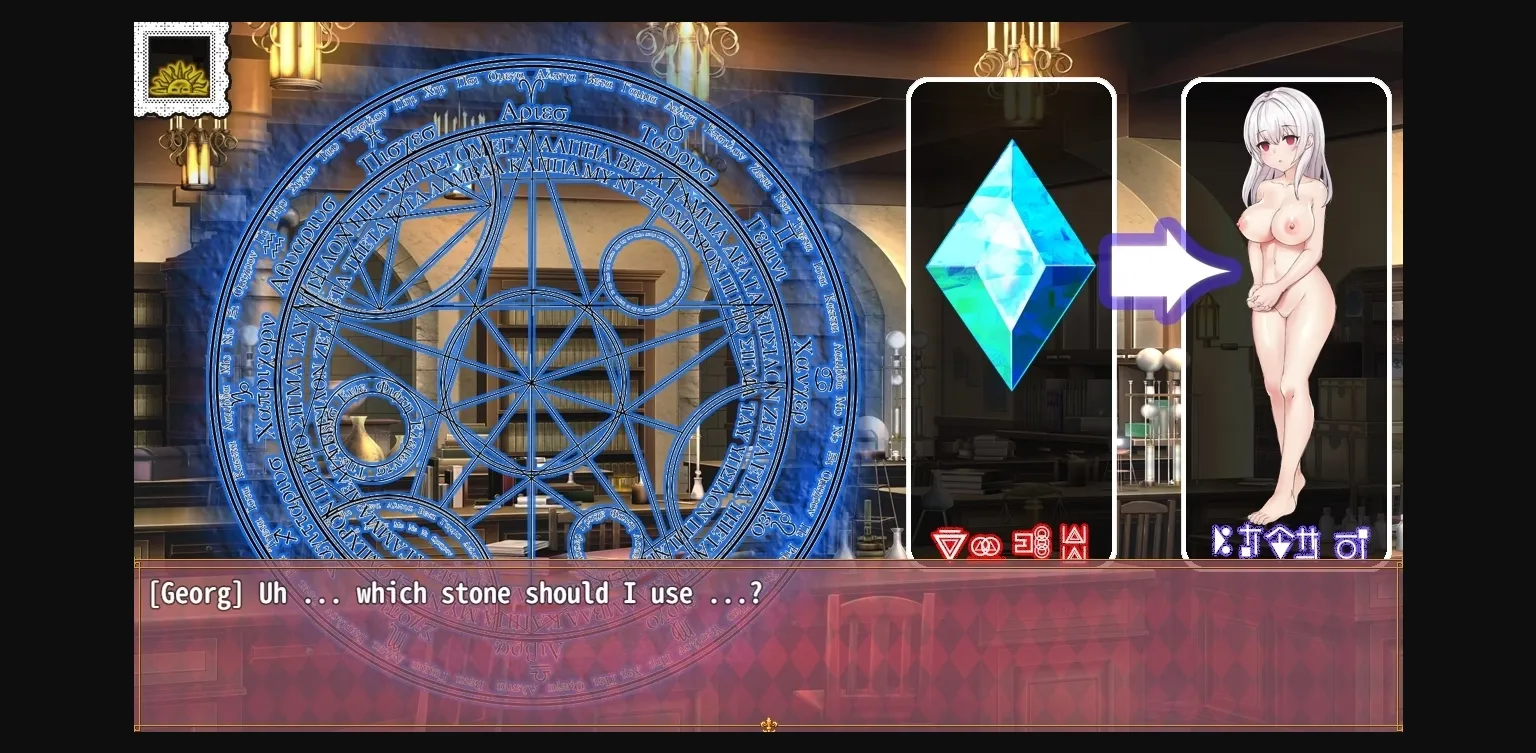This screenshot has width=1536, height=753.
Task: Select the Gemini sigil on the summoning circle
Action: [784, 232]
